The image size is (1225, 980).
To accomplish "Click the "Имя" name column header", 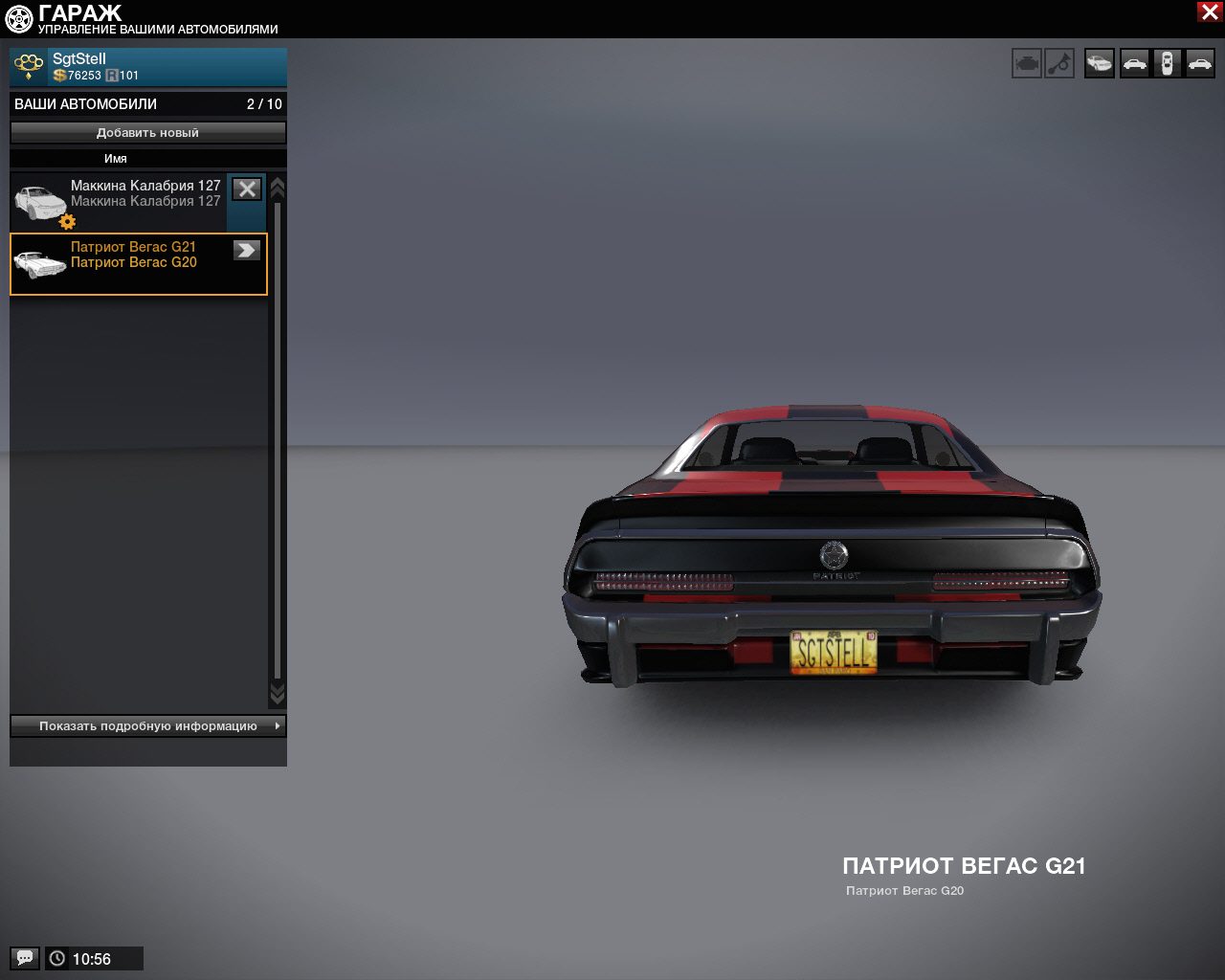I will pyautogui.click(x=116, y=159).
